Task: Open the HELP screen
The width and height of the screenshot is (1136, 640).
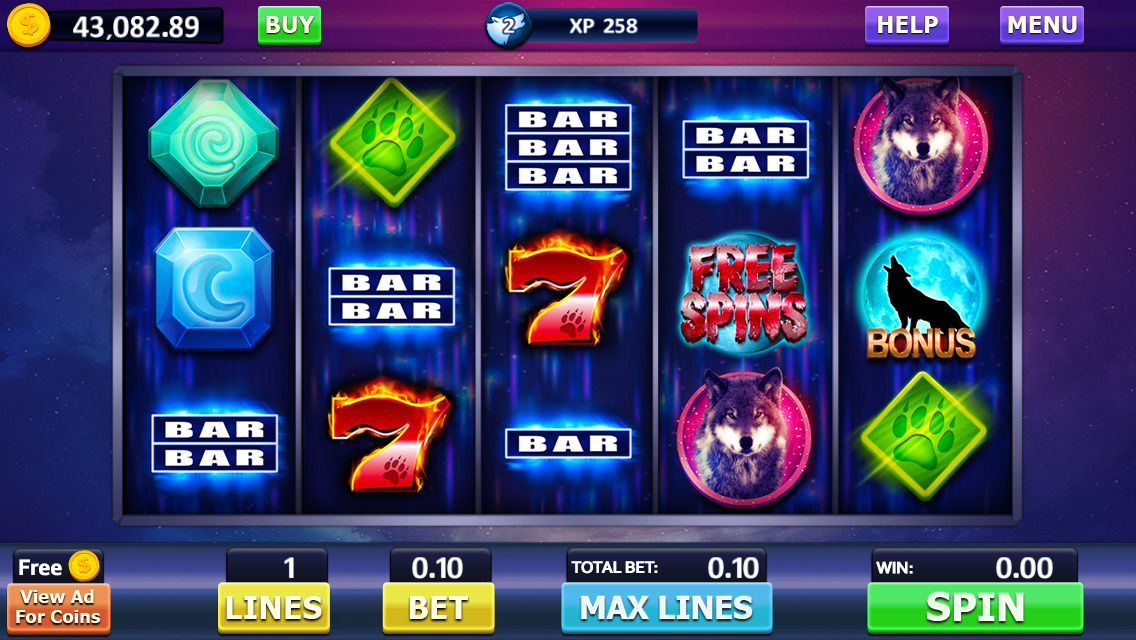Action: (906, 25)
